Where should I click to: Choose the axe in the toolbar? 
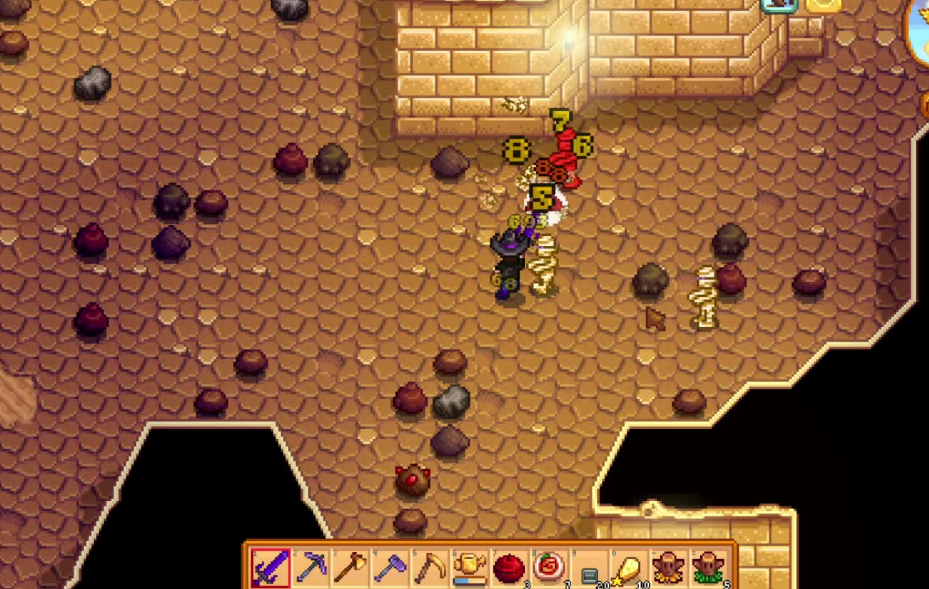[350, 568]
